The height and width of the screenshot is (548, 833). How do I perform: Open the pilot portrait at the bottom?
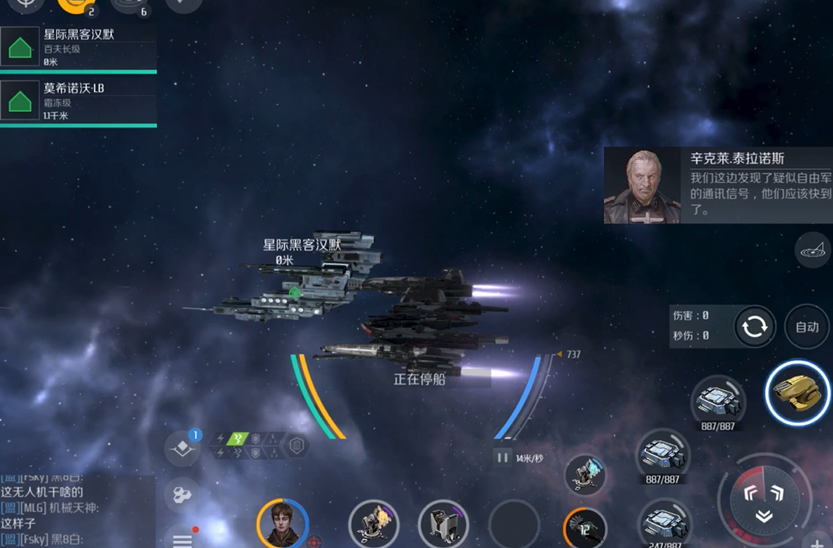click(282, 523)
